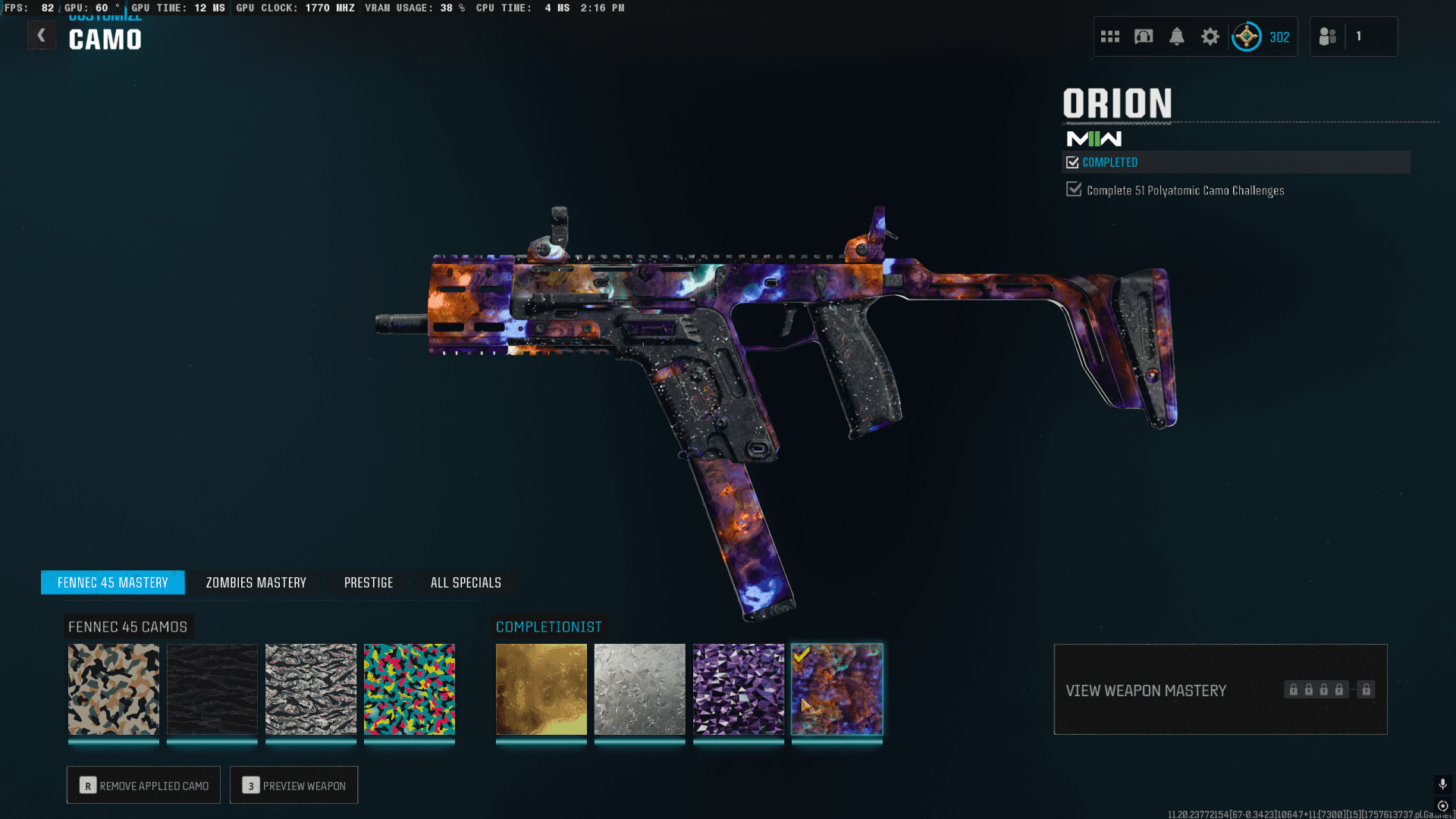Viewport: 1456px width, 819px height.
Task: Select the purple Polyatomic camo
Action: 739,689
